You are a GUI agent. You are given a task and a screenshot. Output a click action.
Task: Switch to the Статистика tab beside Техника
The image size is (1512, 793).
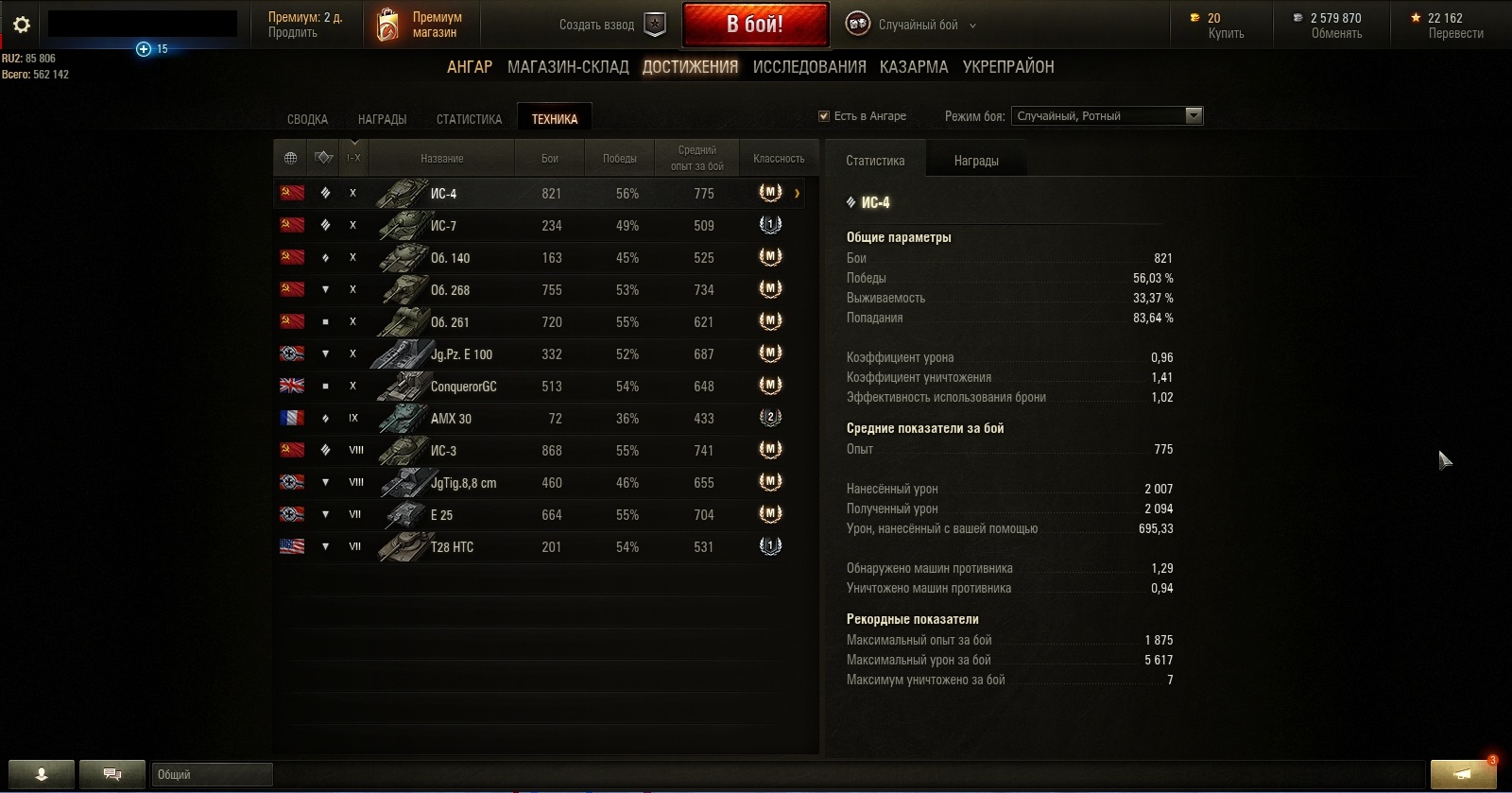[469, 119]
